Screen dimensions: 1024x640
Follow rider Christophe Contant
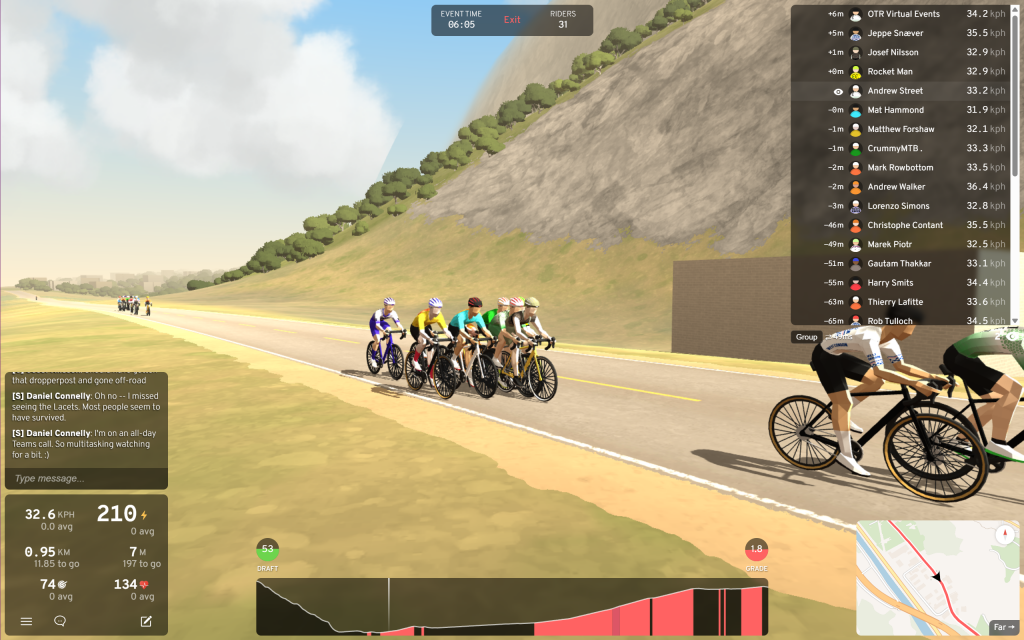905,225
